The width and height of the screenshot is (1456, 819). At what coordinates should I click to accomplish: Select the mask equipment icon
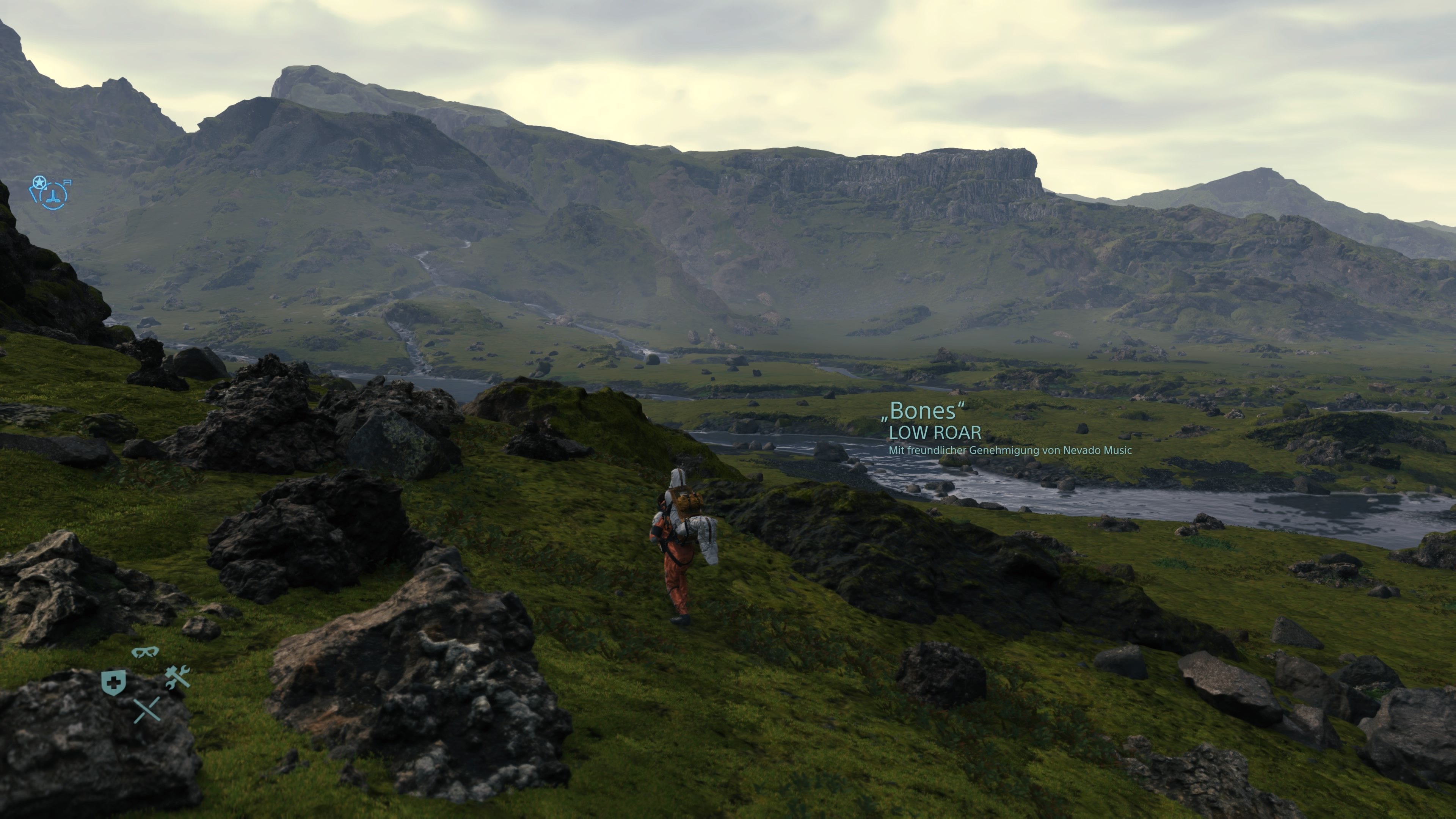click(145, 652)
